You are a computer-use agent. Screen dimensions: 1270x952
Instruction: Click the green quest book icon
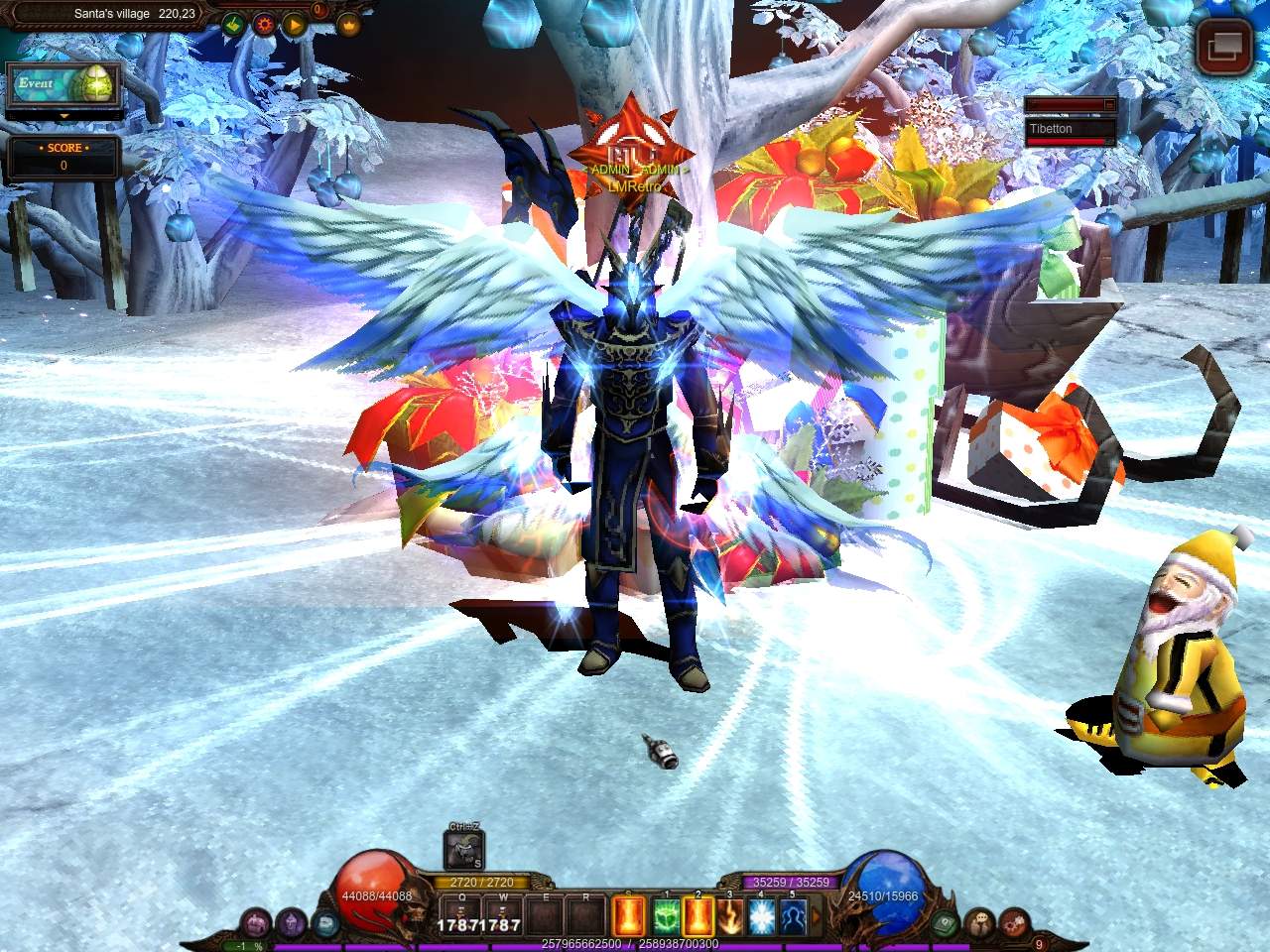click(x=946, y=922)
